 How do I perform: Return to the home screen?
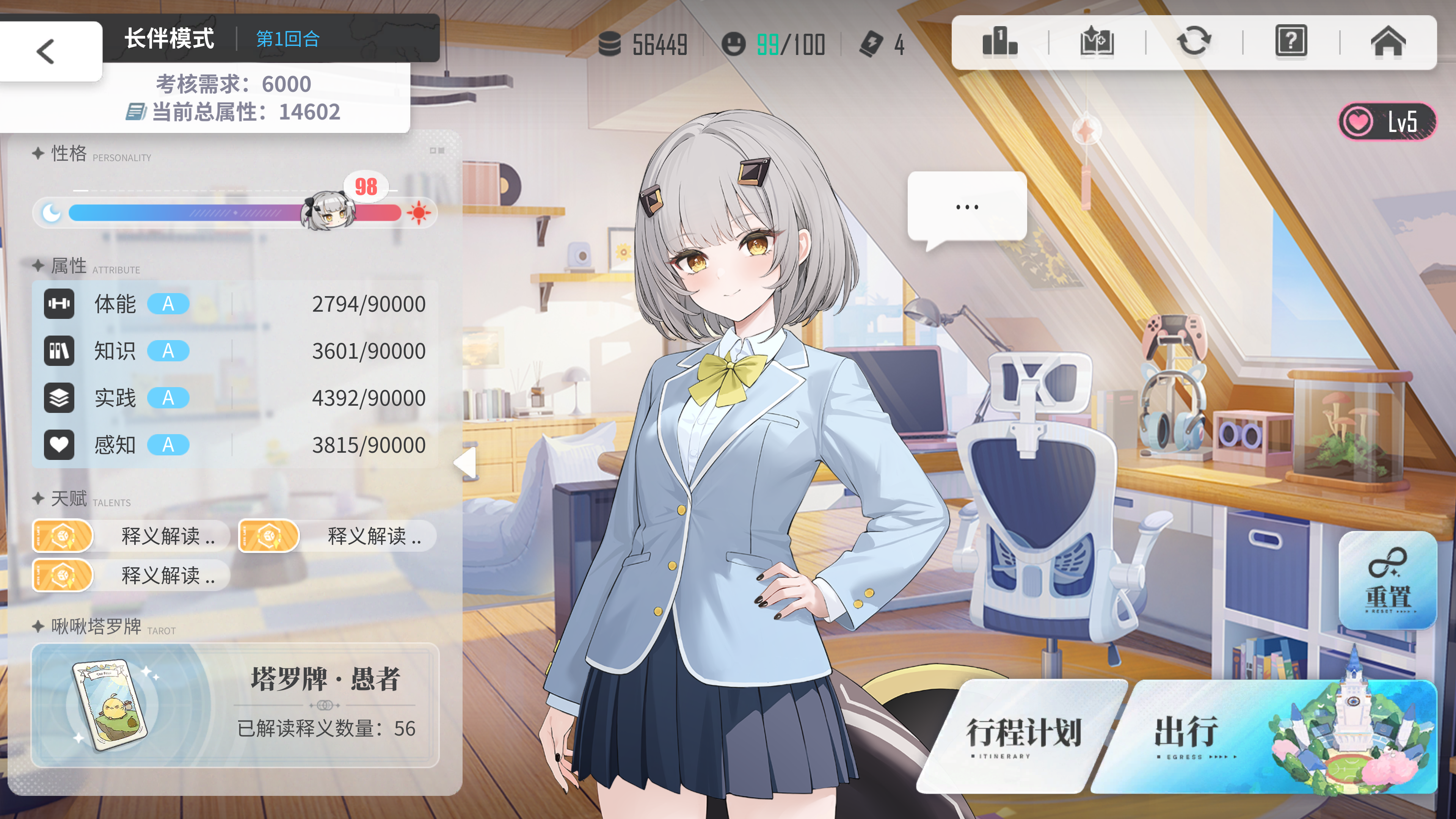pyautogui.click(x=1388, y=42)
